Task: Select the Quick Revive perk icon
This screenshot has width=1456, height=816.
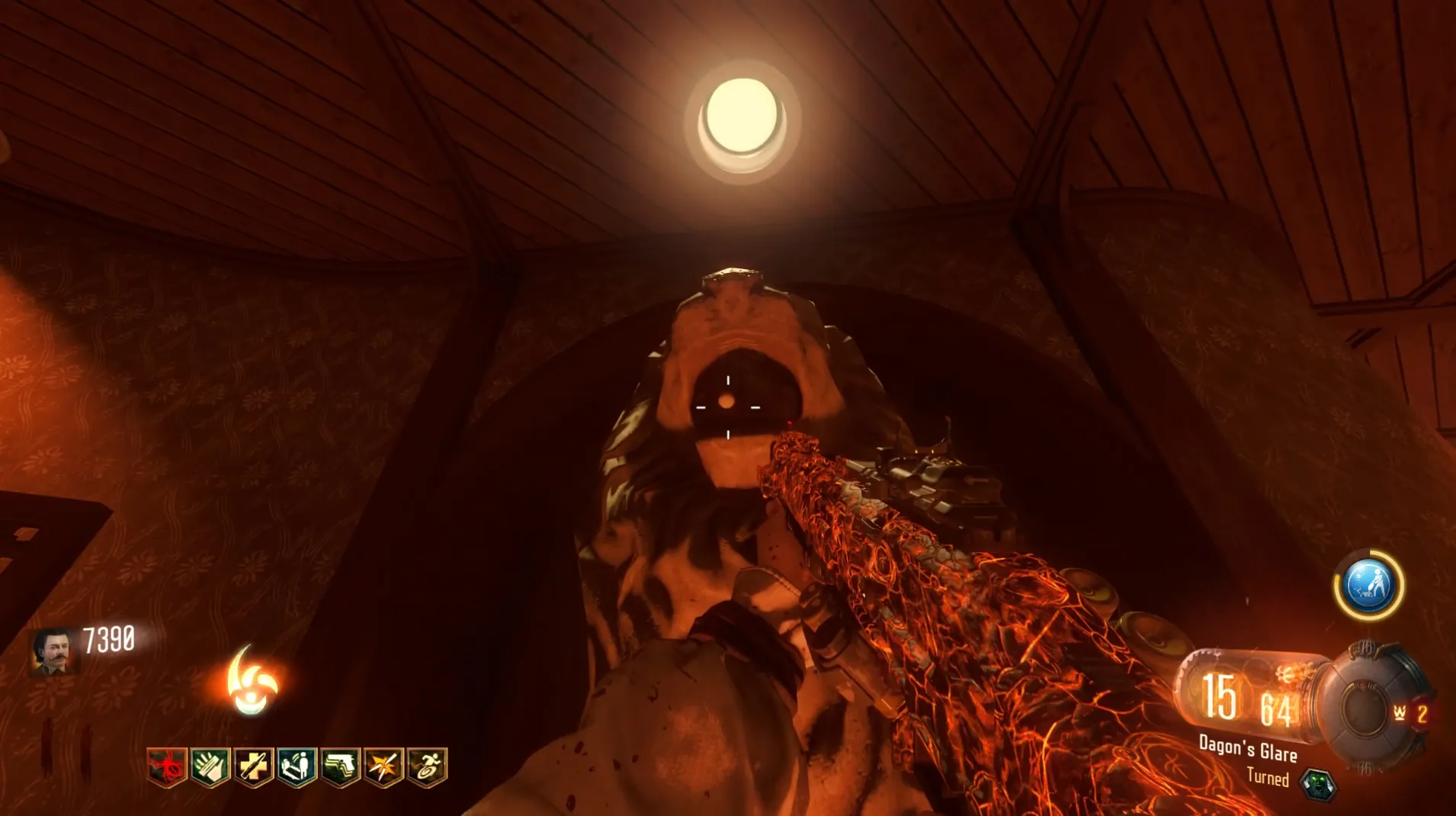Action: [x=297, y=766]
